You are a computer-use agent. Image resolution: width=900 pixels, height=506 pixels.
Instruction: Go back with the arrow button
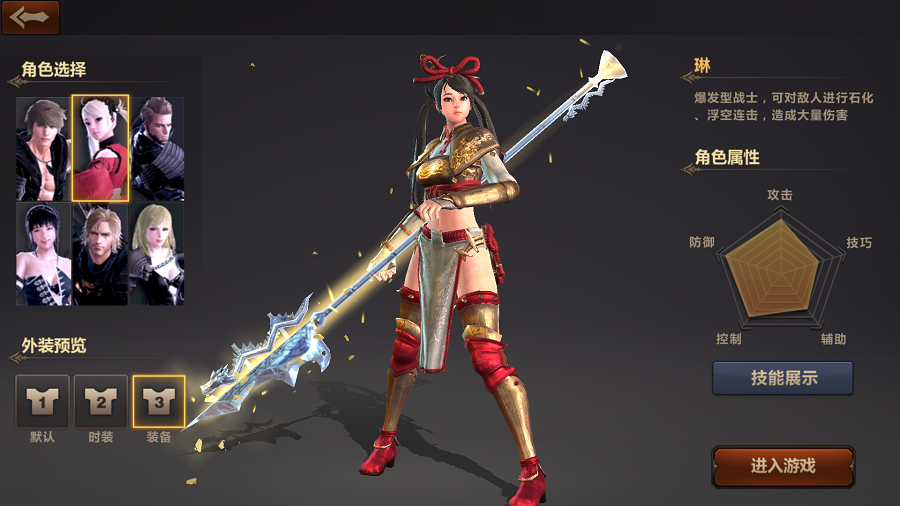click(x=30, y=17)
